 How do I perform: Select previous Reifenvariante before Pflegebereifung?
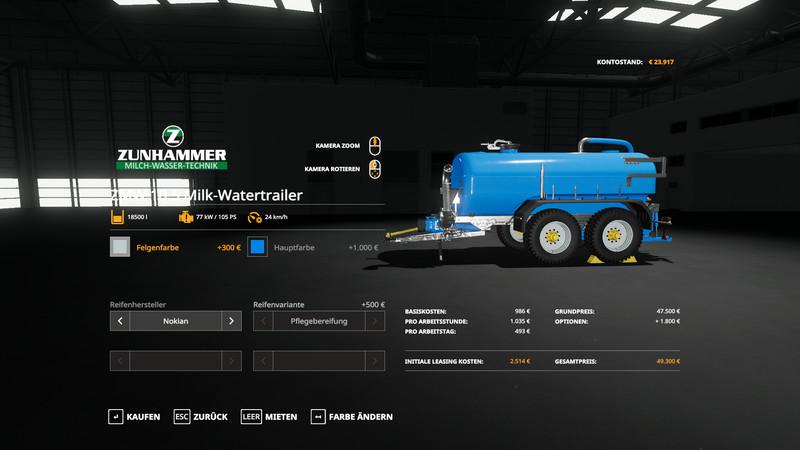264,321
